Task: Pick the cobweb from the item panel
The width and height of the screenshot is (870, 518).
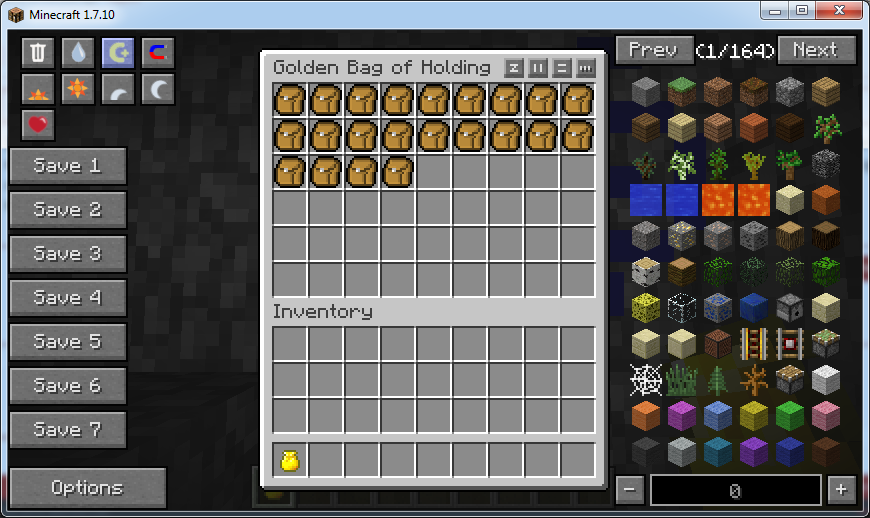Action: tap(646, 380)
